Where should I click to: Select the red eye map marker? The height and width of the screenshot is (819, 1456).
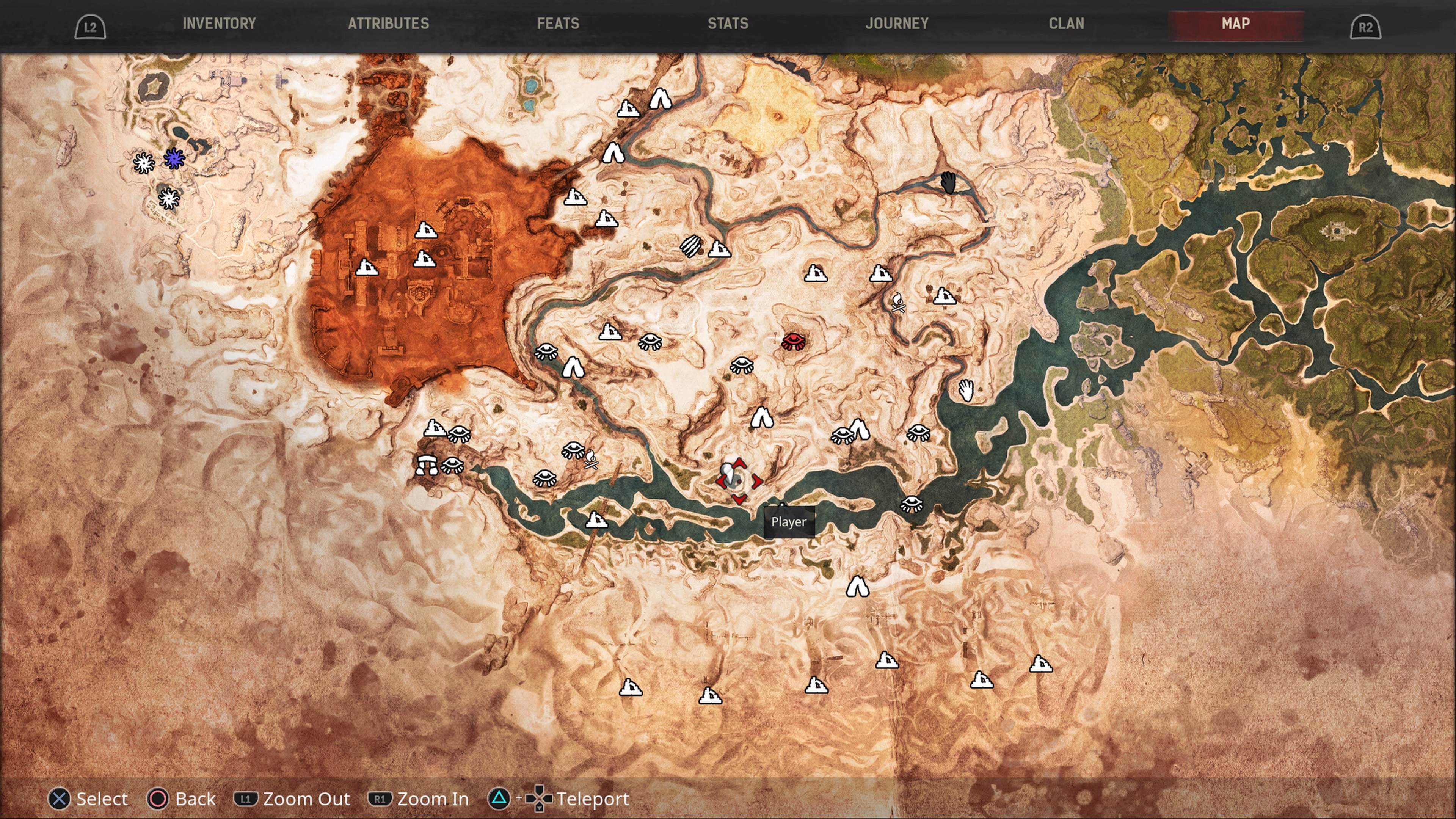pos(794,341)
